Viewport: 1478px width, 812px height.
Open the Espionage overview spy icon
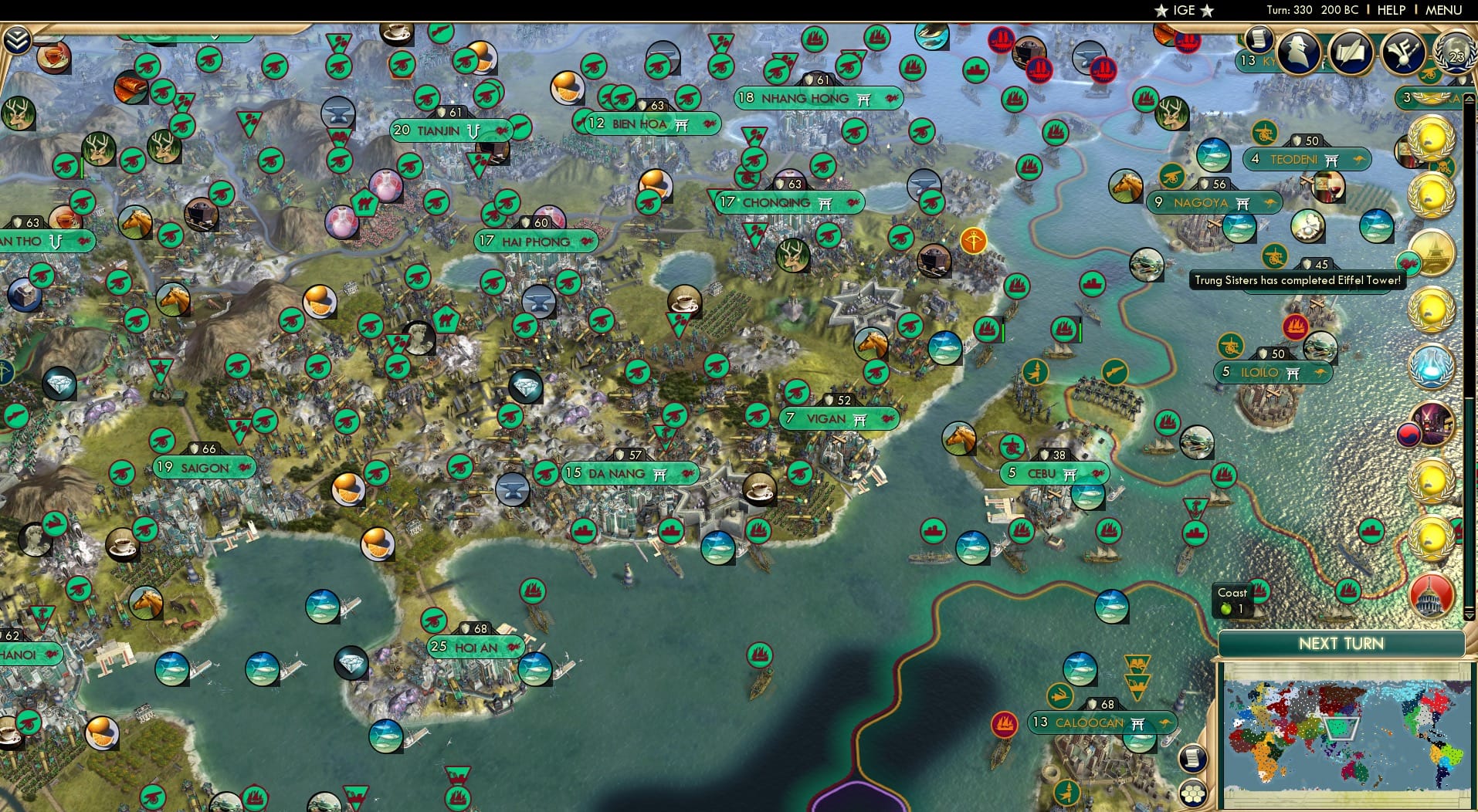[x=1297, y=54]
